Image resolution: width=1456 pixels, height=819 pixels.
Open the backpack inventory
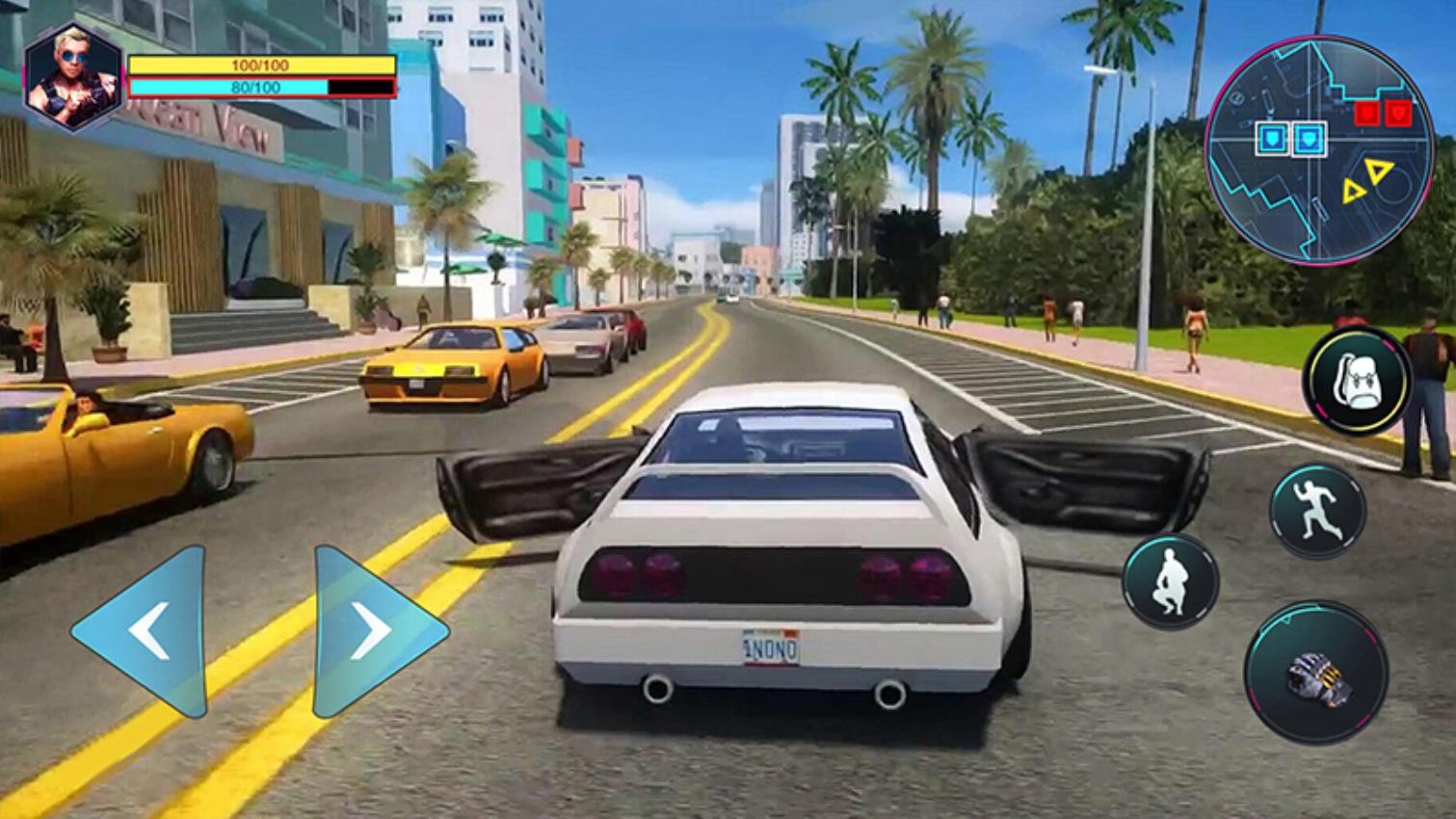[1357, 383]
